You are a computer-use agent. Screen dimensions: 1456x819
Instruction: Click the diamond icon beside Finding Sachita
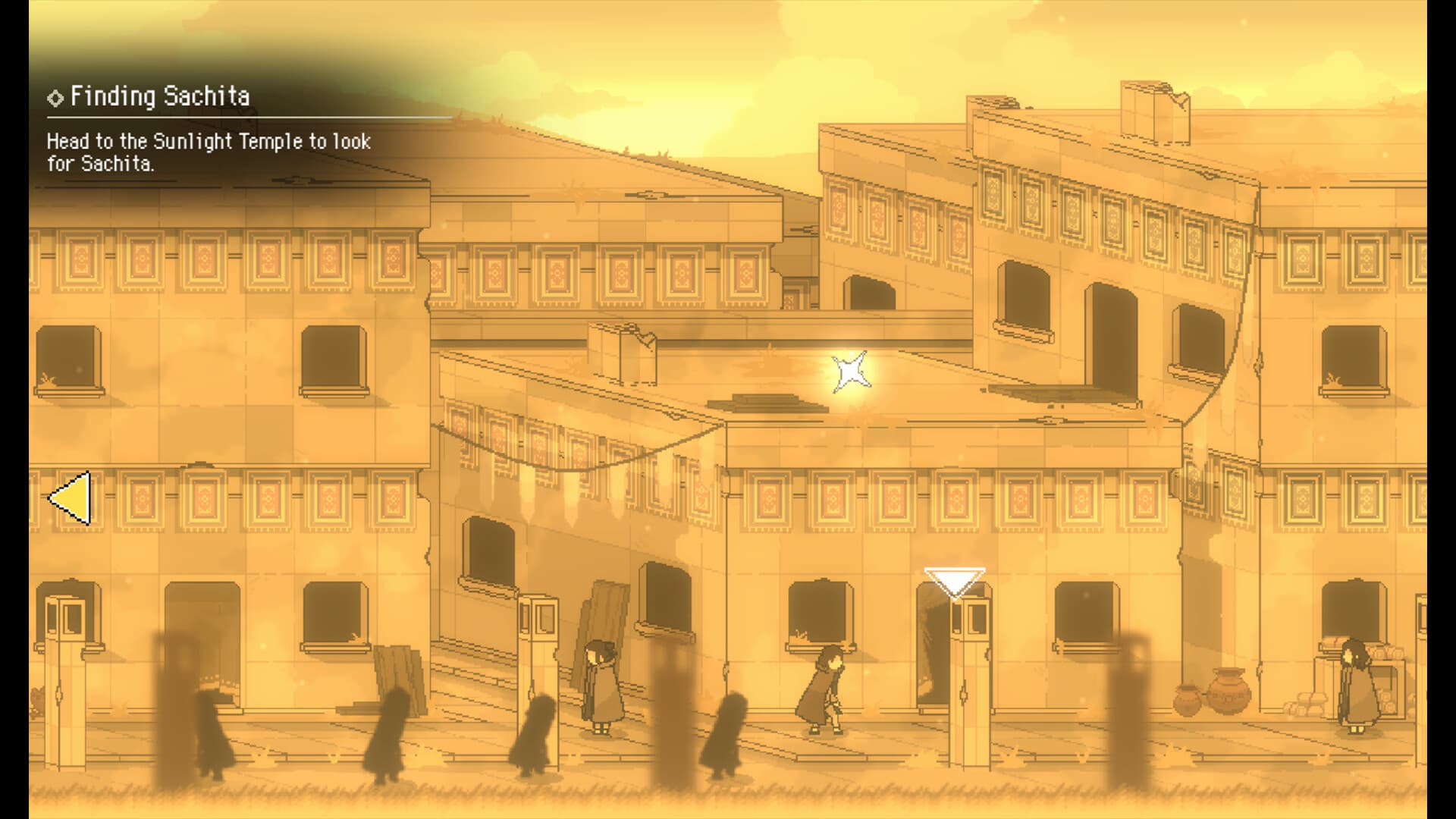click(55, 96)
